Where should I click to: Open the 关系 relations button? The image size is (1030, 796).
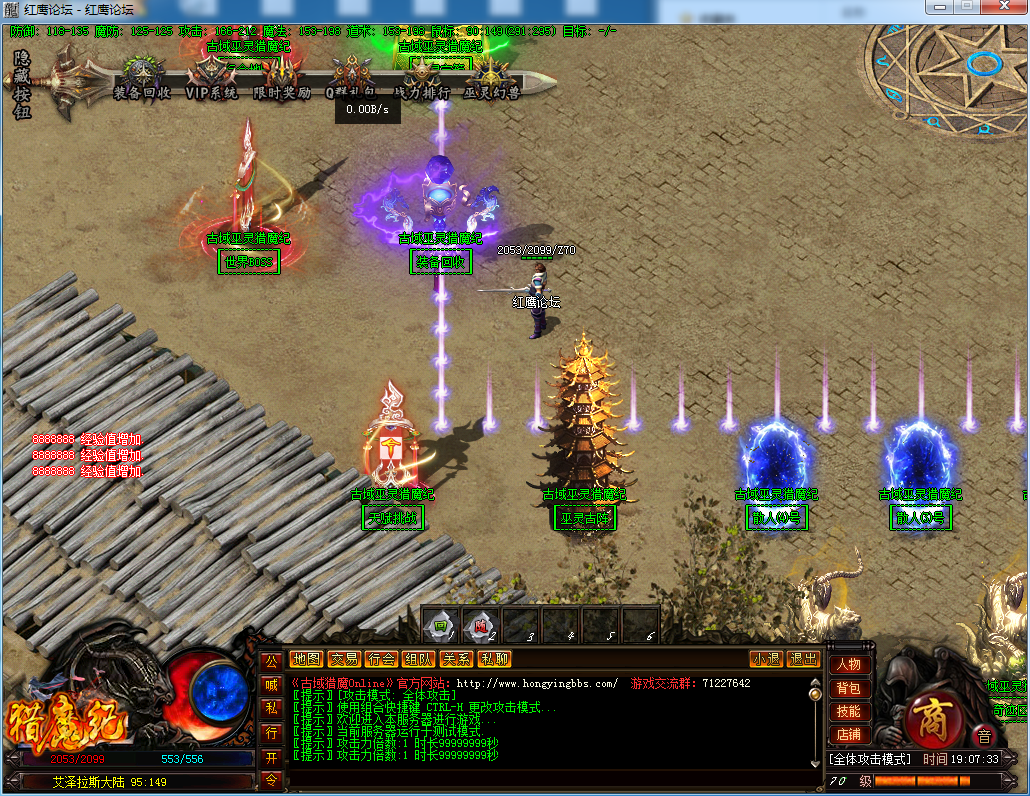pos(456,659)
